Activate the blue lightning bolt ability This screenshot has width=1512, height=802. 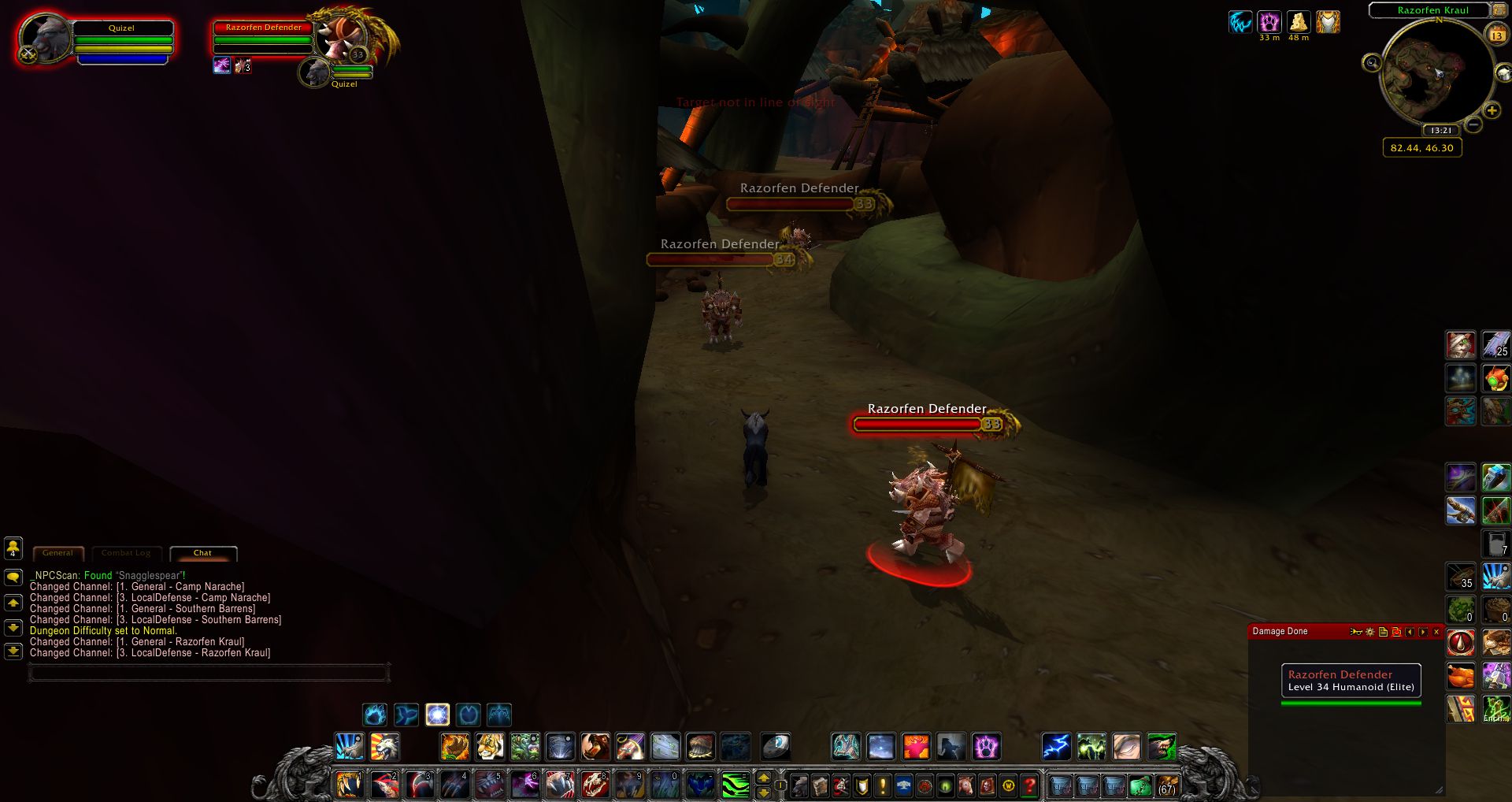coord(1056,747)
